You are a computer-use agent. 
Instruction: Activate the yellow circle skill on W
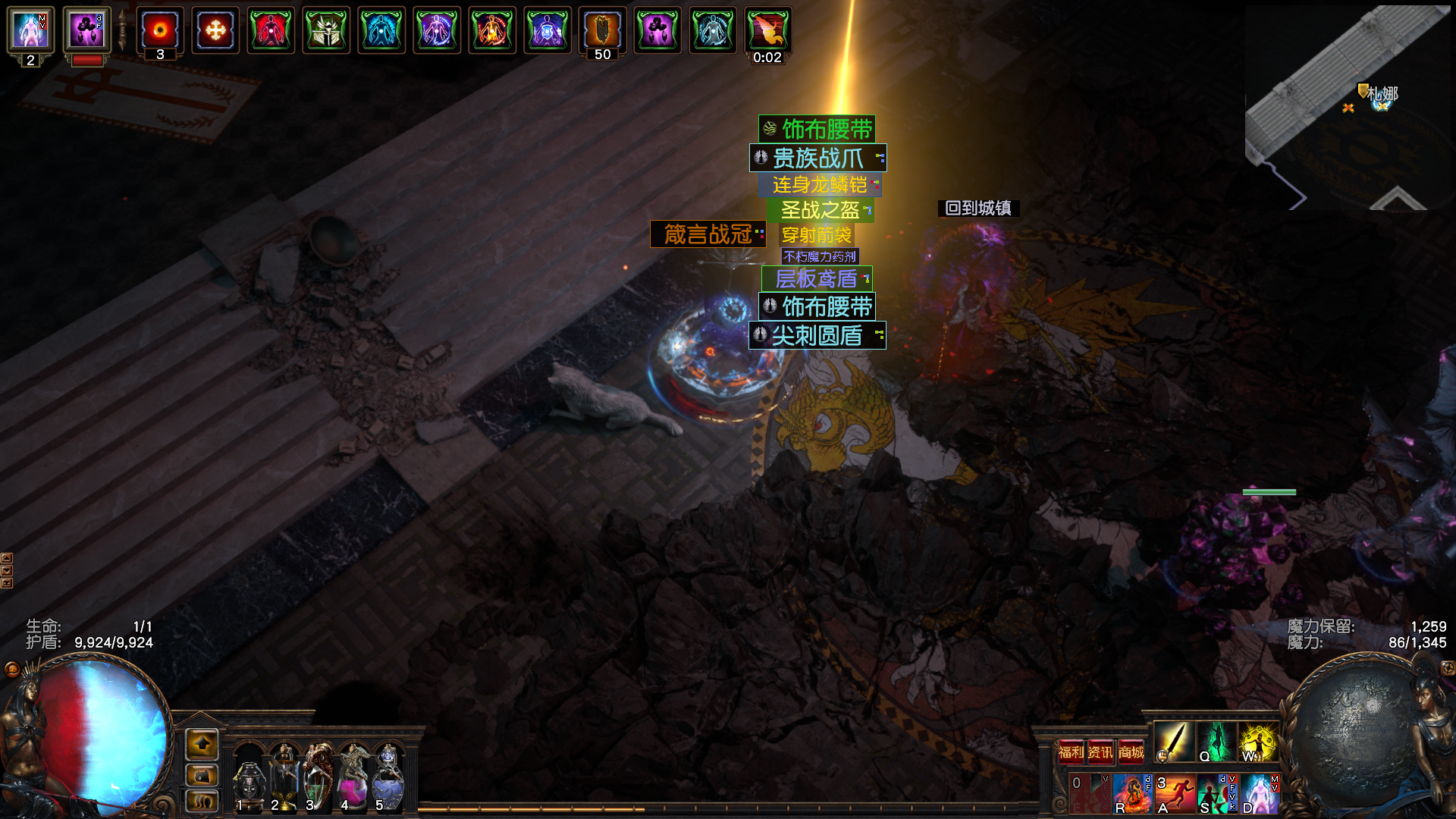point(1258,742)
